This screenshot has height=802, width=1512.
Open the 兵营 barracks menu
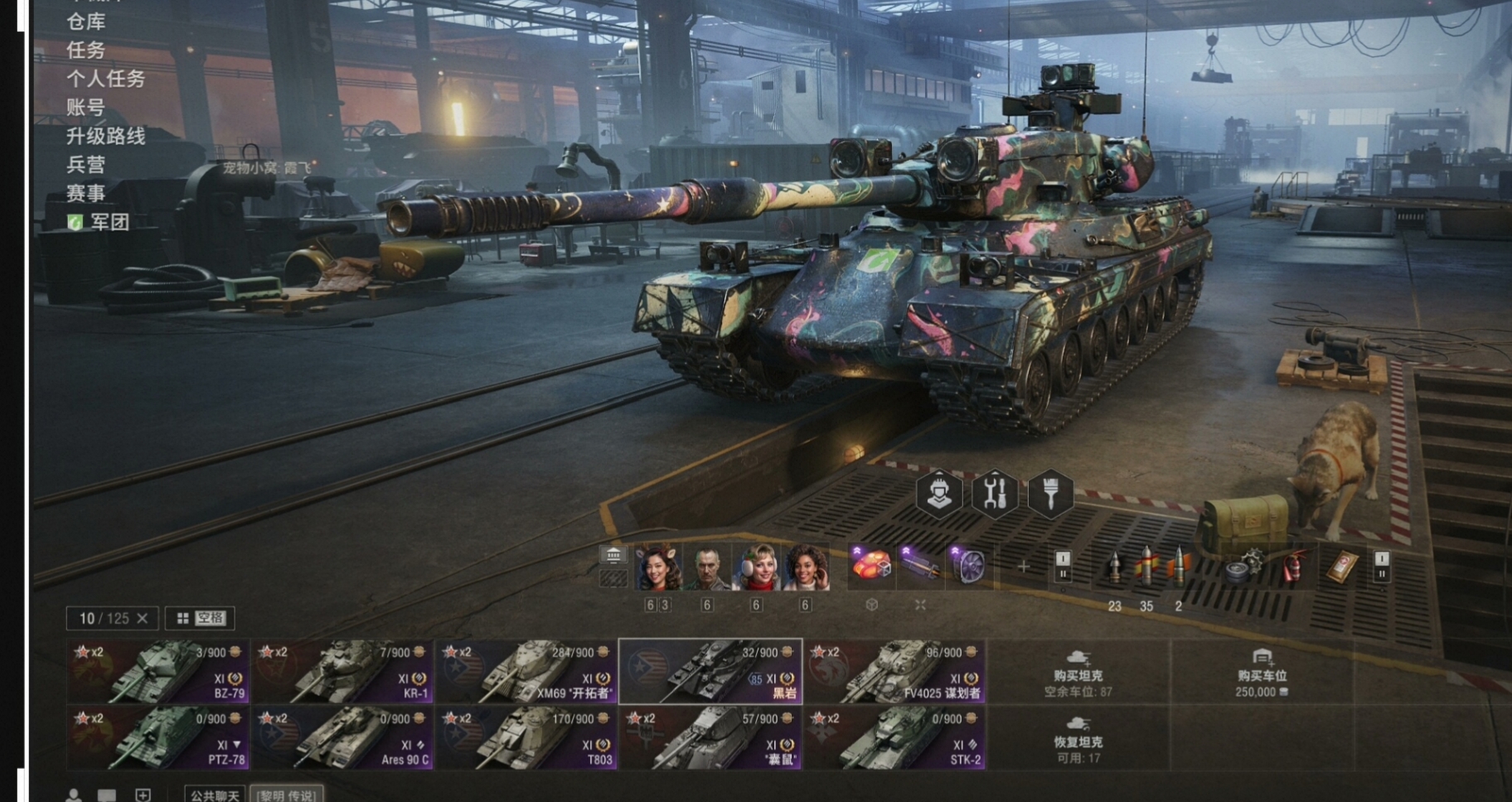pyautogui.click(x=86, y=165)
